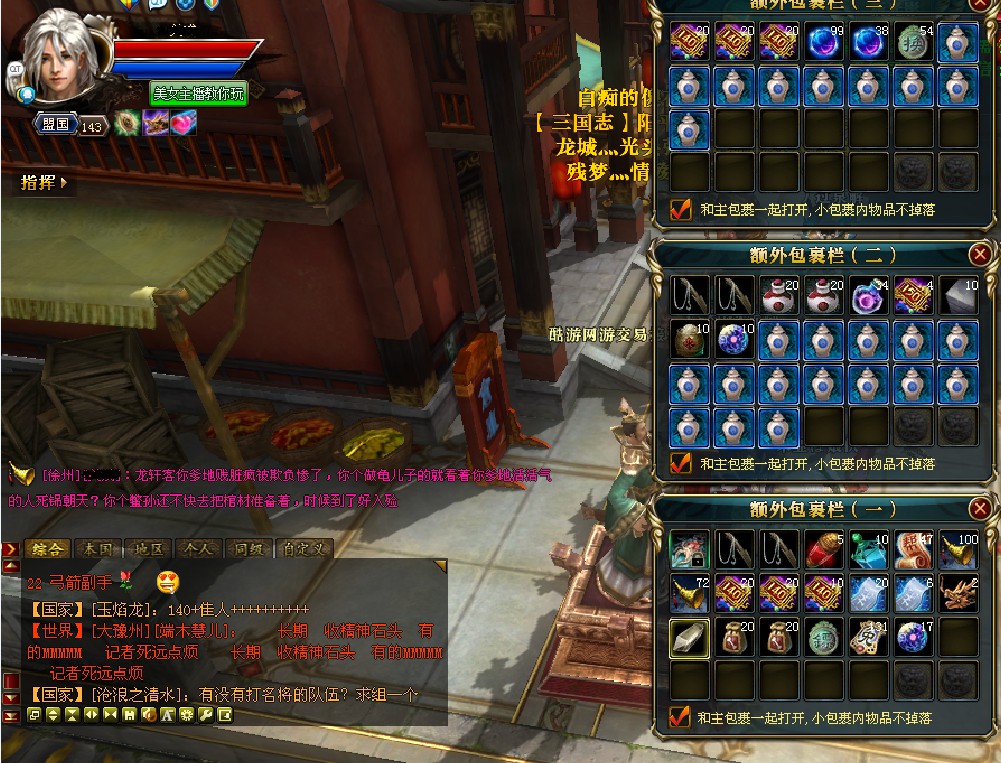Open the 地区 chat channel tab
Viewport: 1001px width, 763px height.
148,549
